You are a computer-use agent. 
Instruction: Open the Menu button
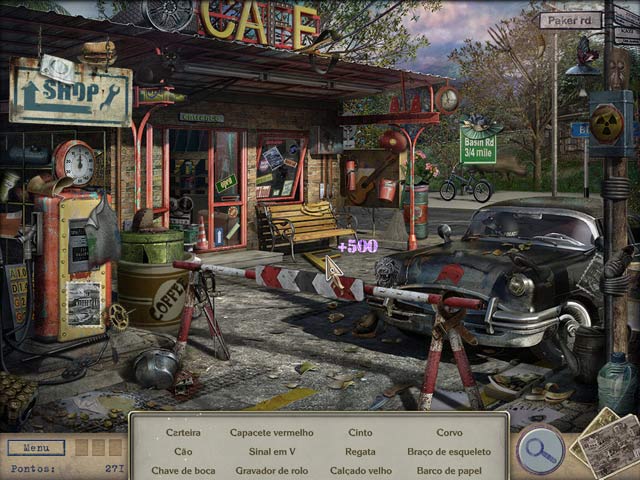tap(36, 448)
